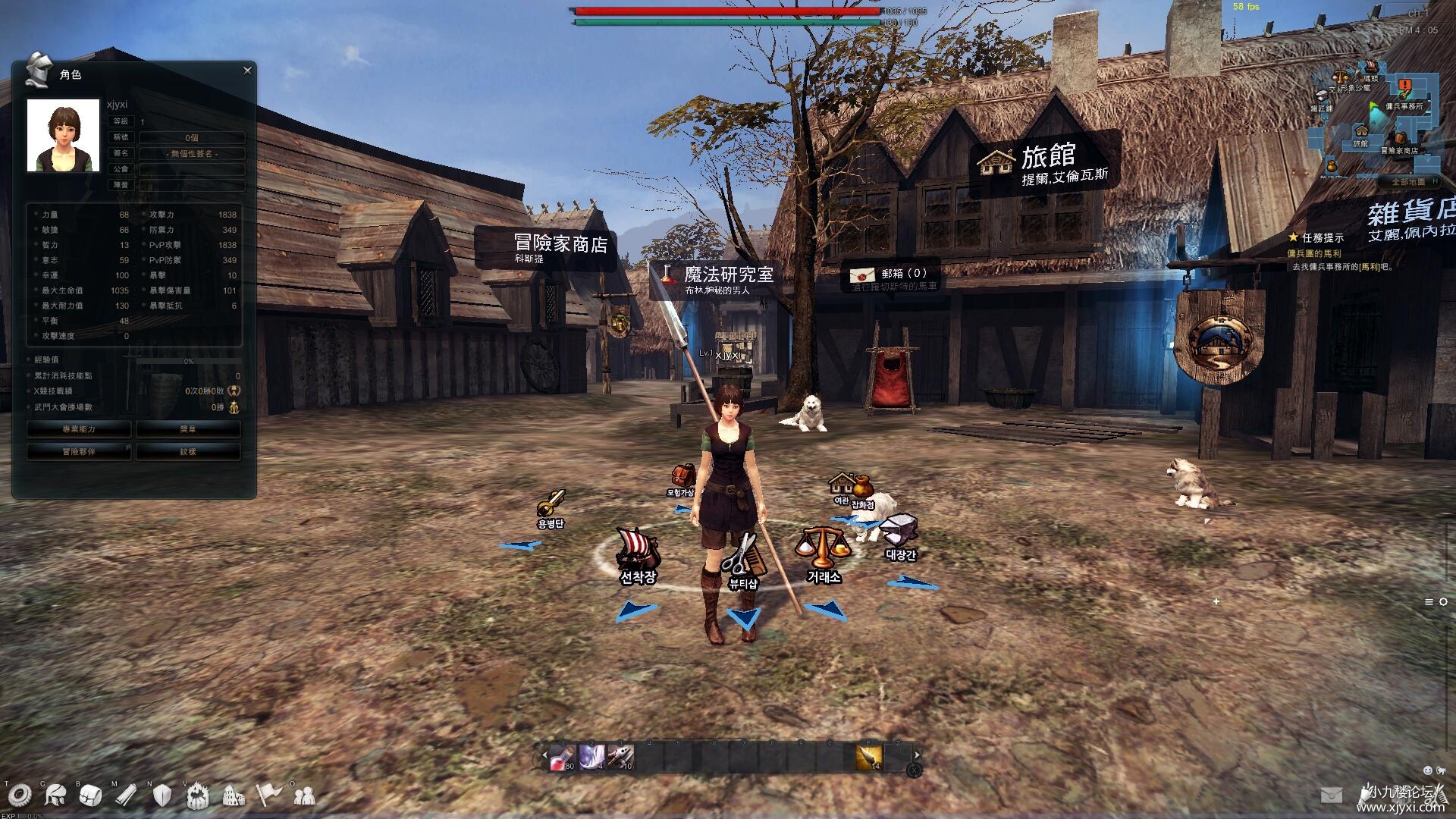Open the helmet character icon in bottom bar
Viewport: 1456px width, 819px height.
click(55, 795)
